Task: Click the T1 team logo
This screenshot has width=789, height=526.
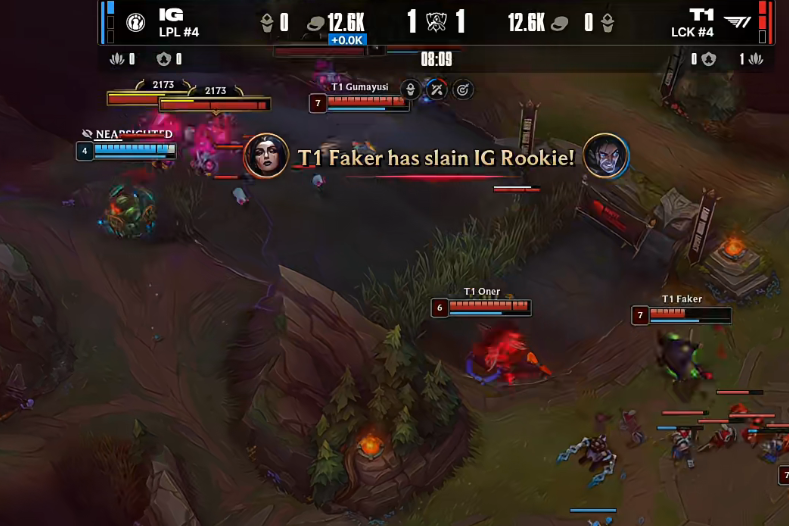Action: tap(736, 22)
